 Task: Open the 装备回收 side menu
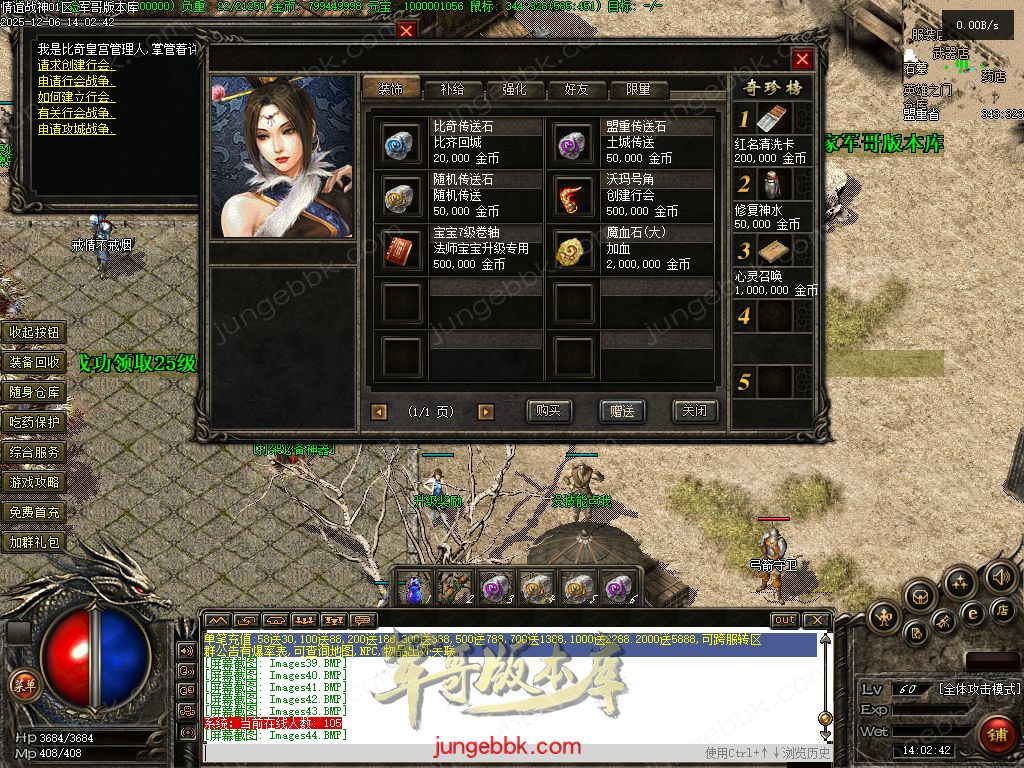click(35, 362)
